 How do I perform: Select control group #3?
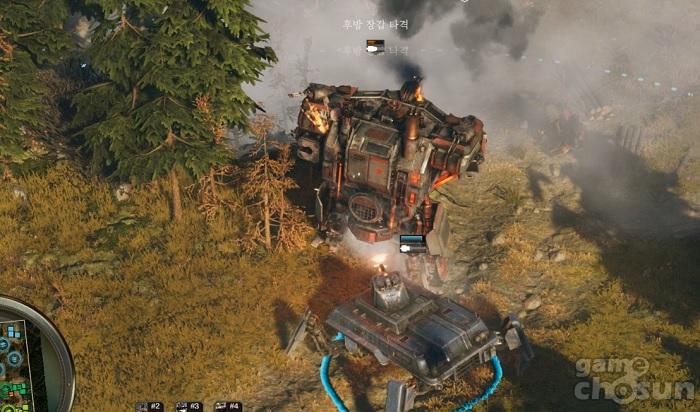pos(189,406)
